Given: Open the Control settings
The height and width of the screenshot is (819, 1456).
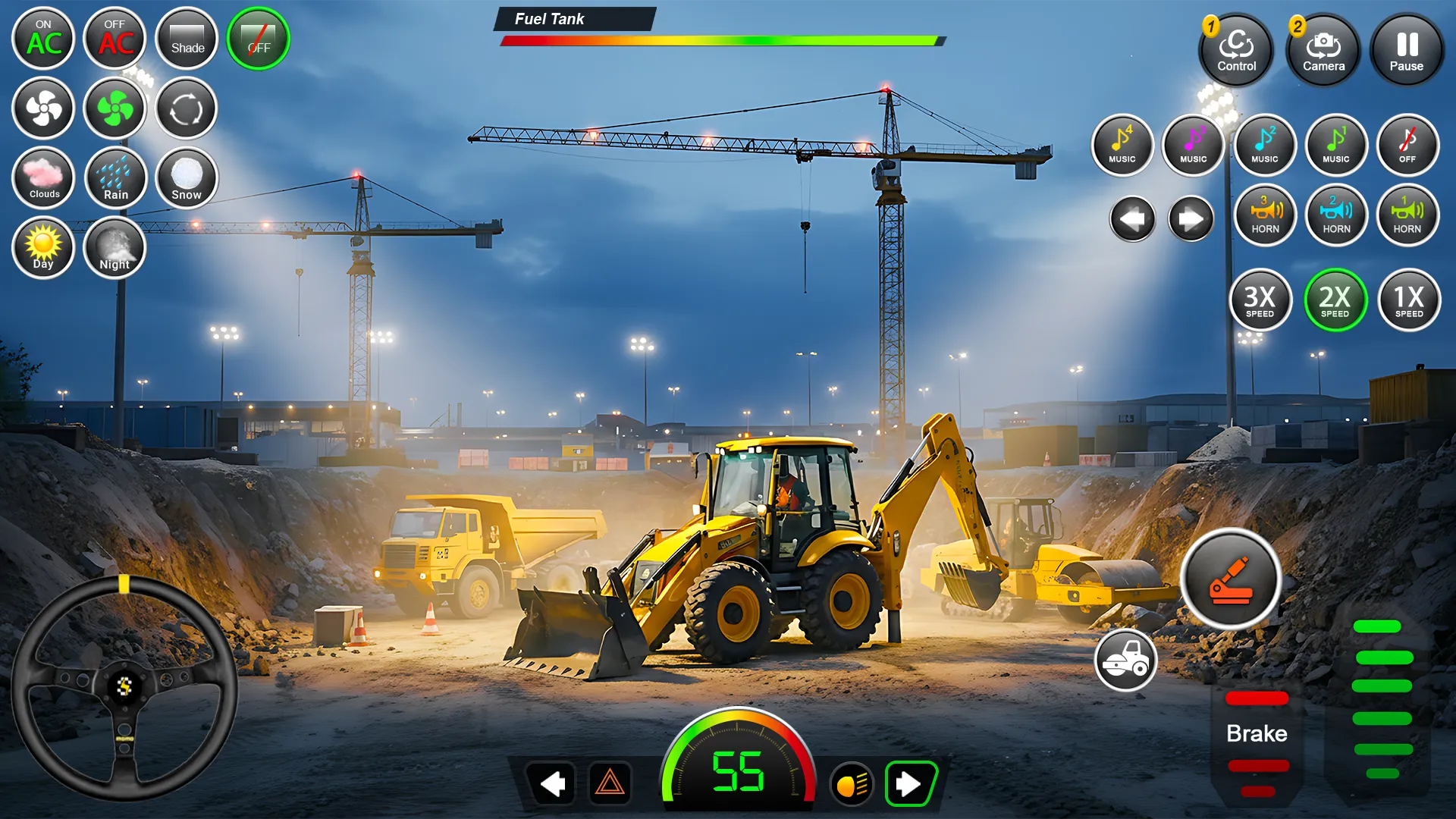Looking at the screenshot, I should pos(1236,51).
